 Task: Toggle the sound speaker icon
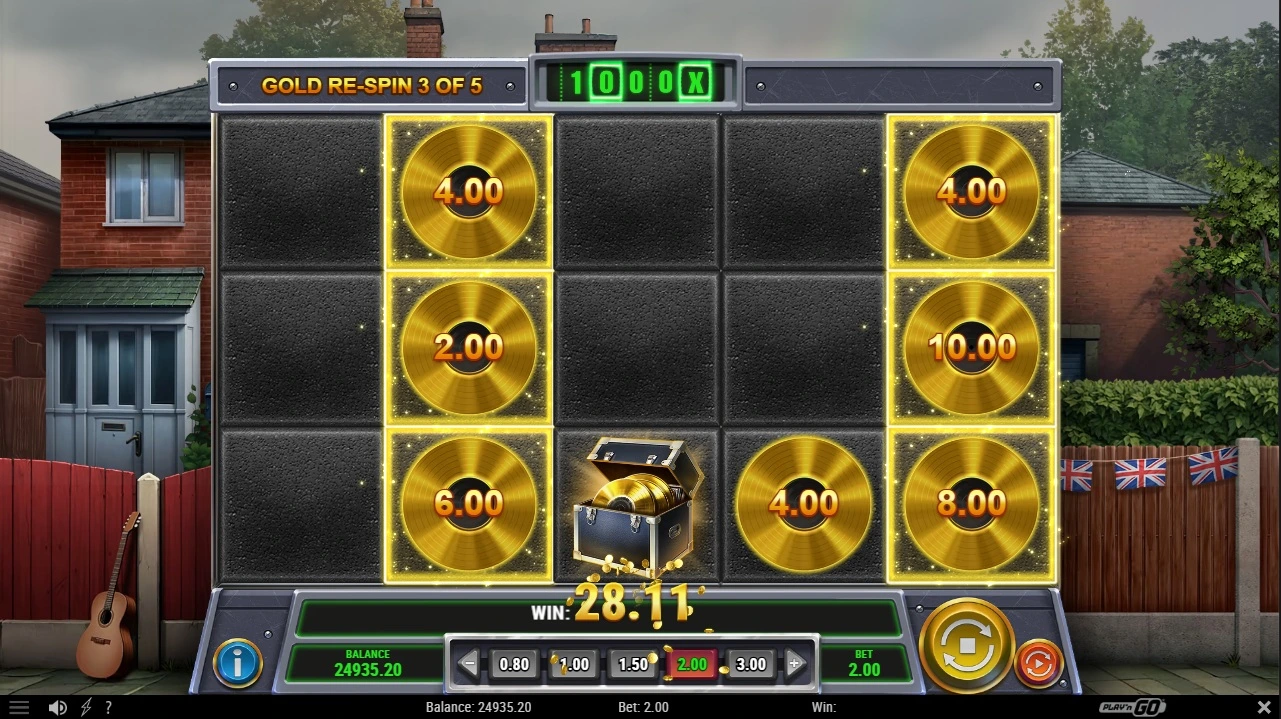point(58,707)
